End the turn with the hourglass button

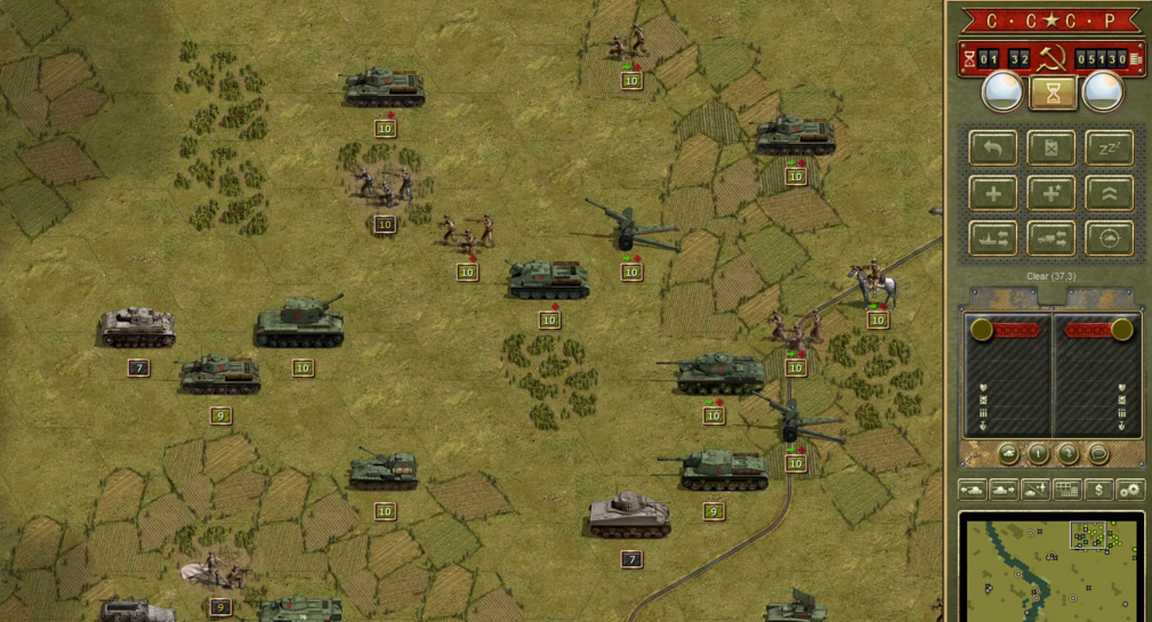pyautogui.click(x=1052, y=93)
